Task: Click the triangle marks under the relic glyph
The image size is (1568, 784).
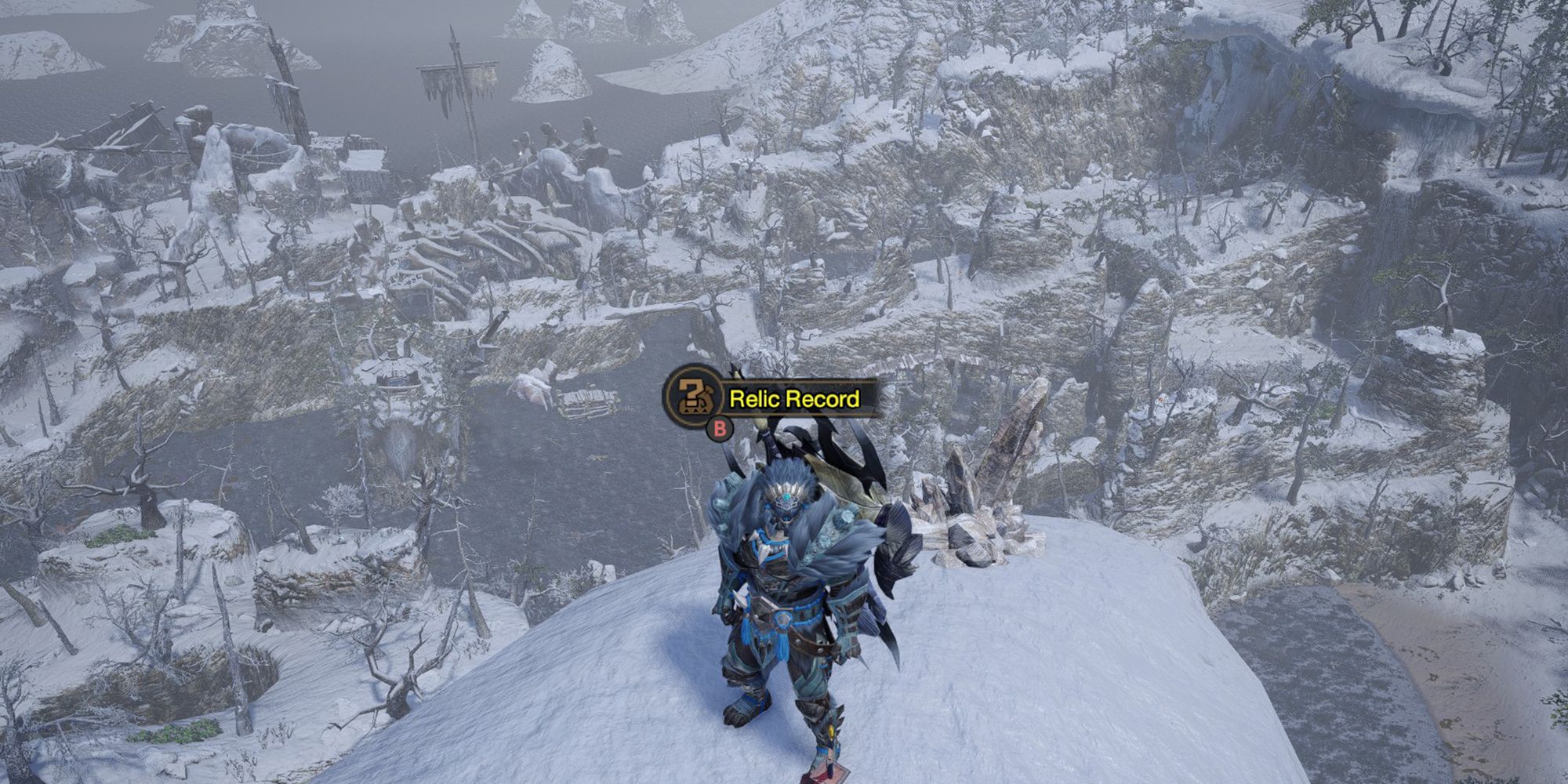Action: coord(694,411)
